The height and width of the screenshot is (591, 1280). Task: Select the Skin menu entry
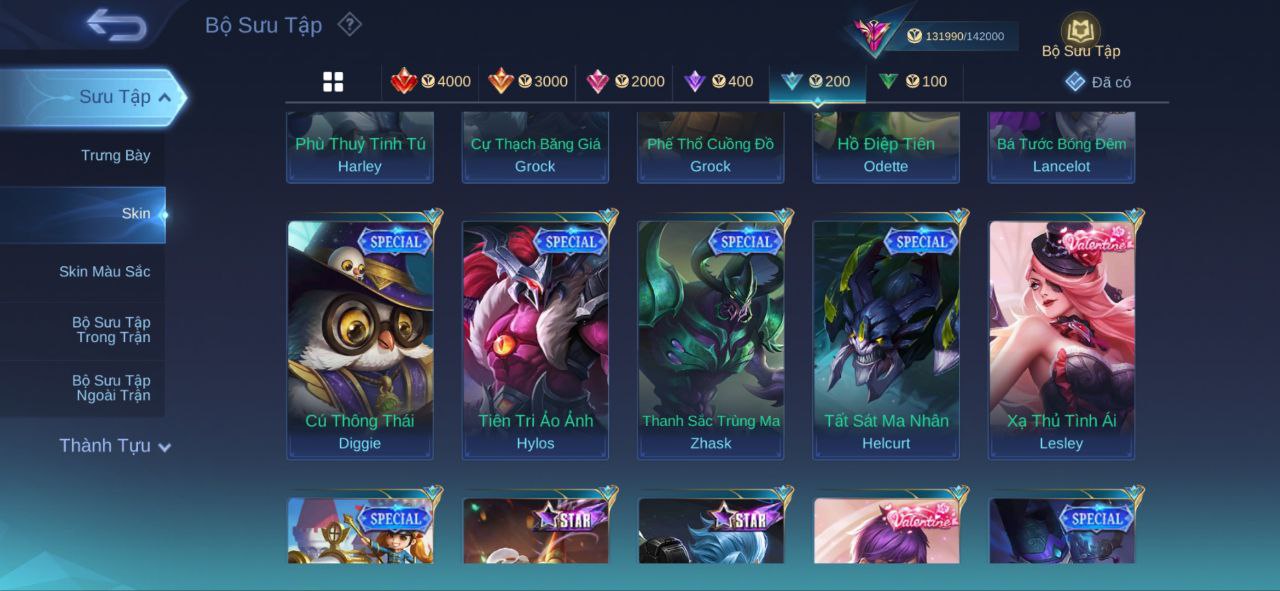pos(135,214)
